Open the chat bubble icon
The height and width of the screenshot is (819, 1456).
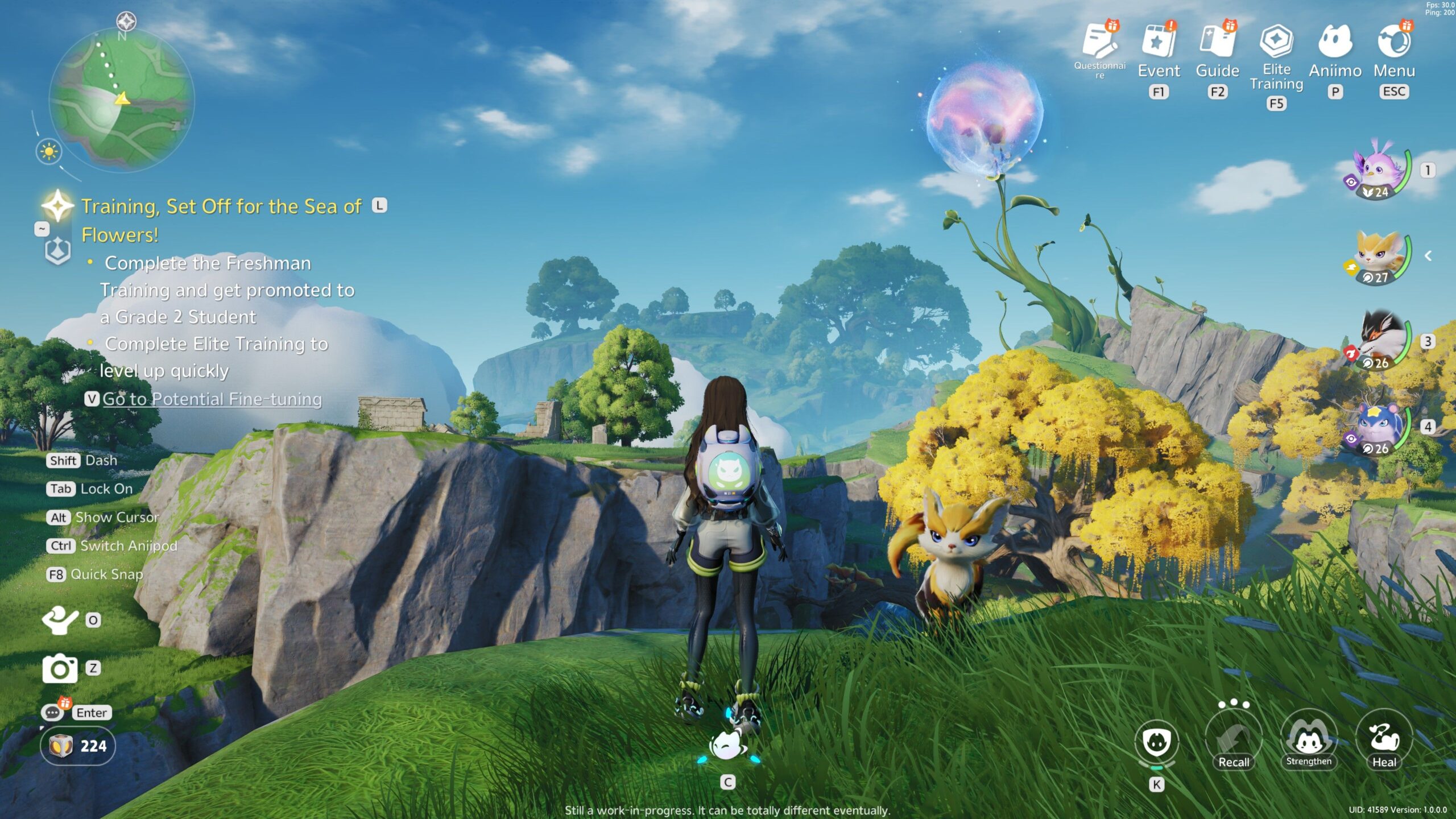[x=52, y=713]
